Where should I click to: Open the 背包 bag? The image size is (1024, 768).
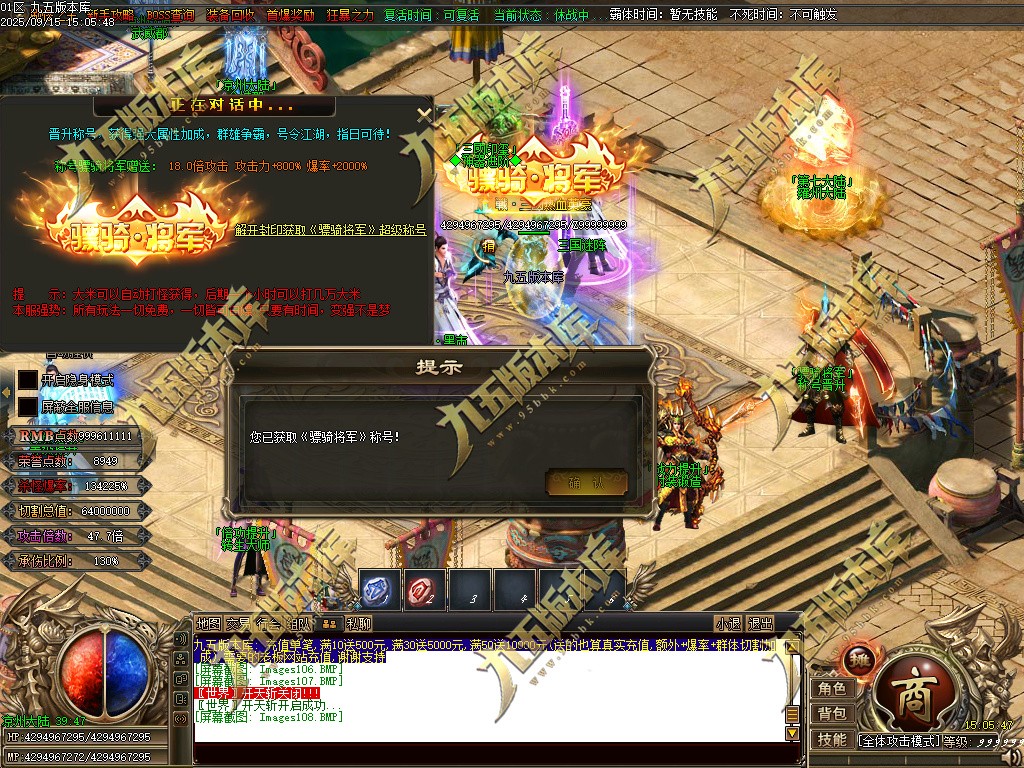pyautogui.click(x=832, y=714)
